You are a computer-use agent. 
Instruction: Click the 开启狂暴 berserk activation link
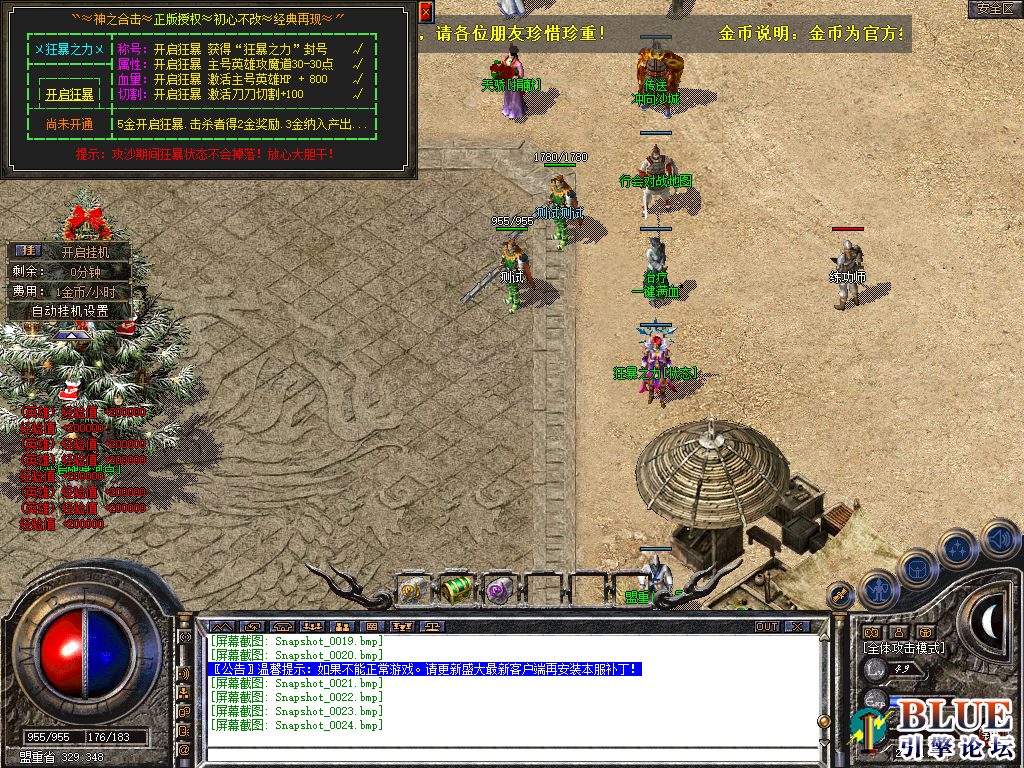coord(69,95)
